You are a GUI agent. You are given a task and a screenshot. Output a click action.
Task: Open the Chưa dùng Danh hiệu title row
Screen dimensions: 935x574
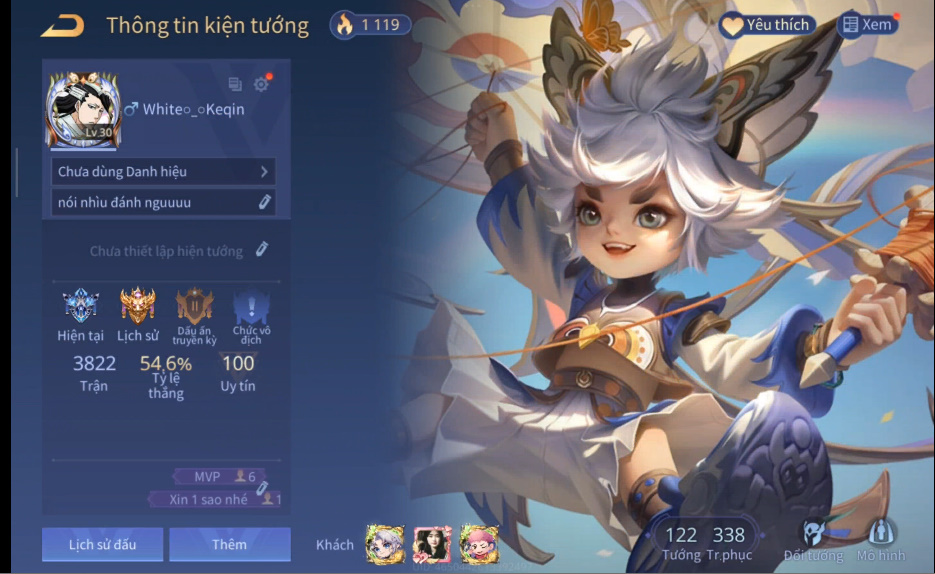(163, 172)
